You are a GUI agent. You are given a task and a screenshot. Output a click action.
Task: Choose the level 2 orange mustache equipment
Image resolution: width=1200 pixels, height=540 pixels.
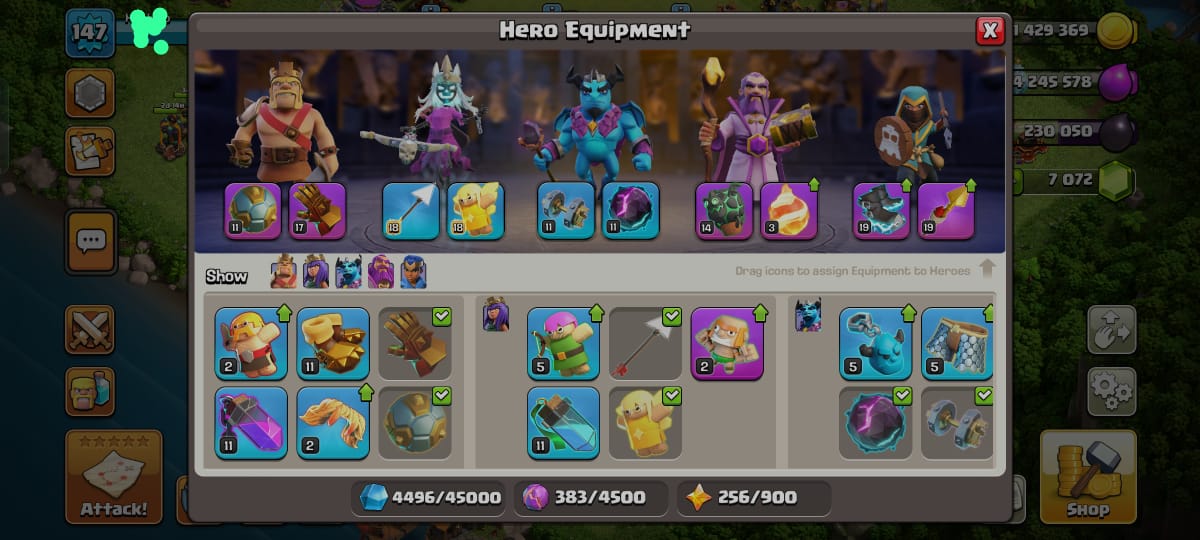pyautogui.click(x=333, y=422)
